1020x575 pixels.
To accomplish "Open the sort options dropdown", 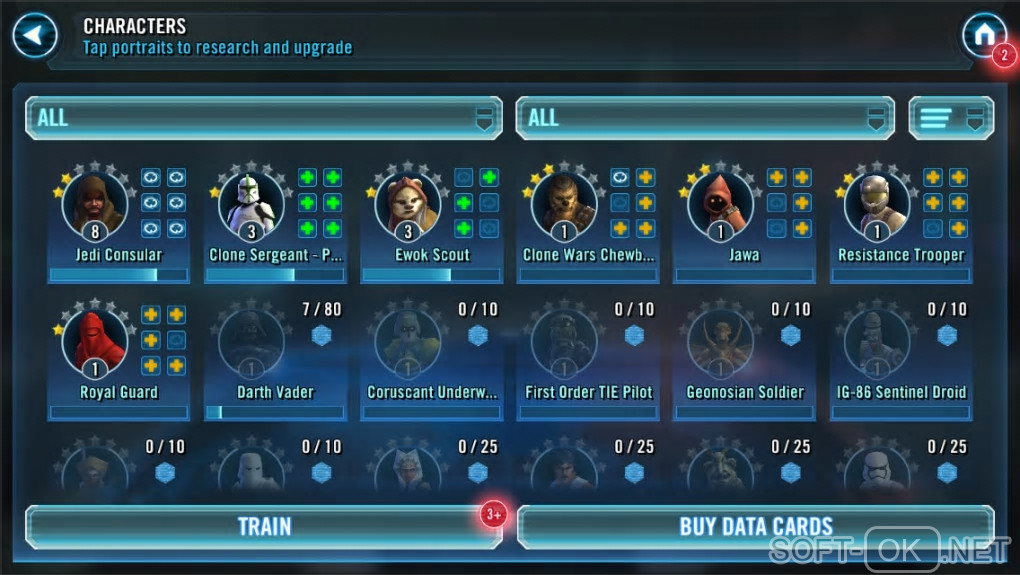I will click(x=950, y=118).
